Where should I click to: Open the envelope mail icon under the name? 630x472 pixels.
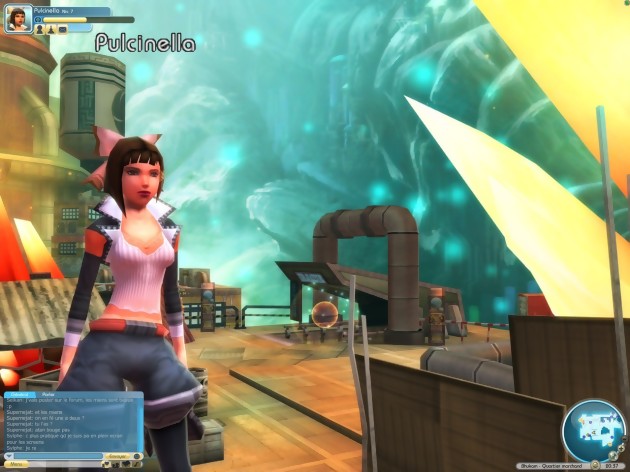click(x=62, y=30)
